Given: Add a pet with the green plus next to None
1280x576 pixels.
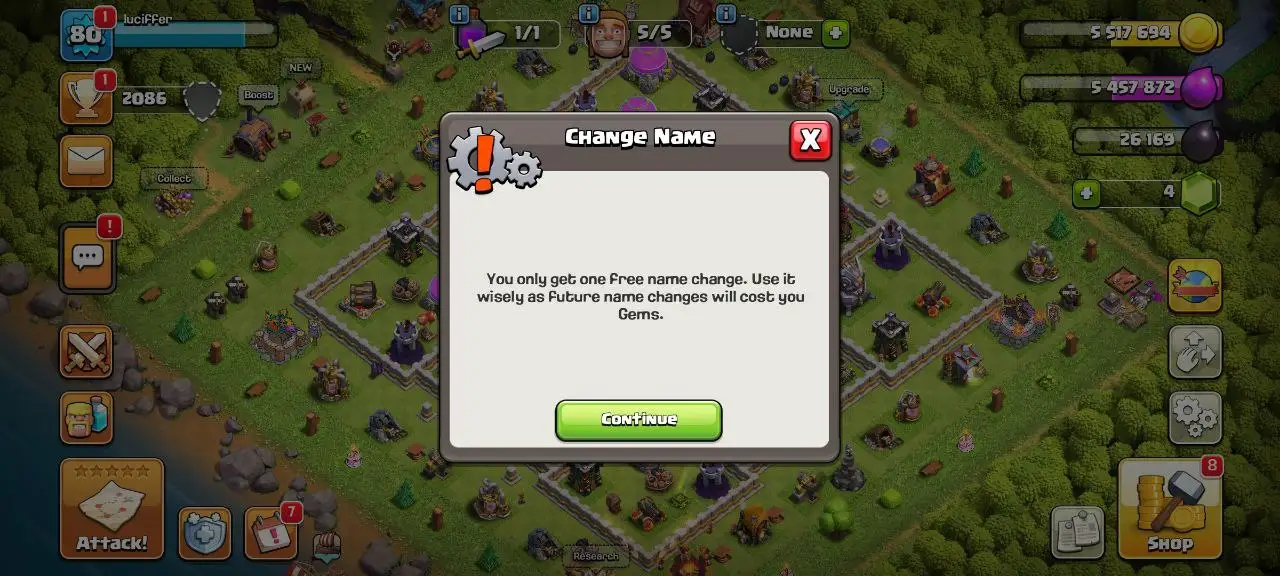Looking at the screenshot, I should click(x=836, y=33).
